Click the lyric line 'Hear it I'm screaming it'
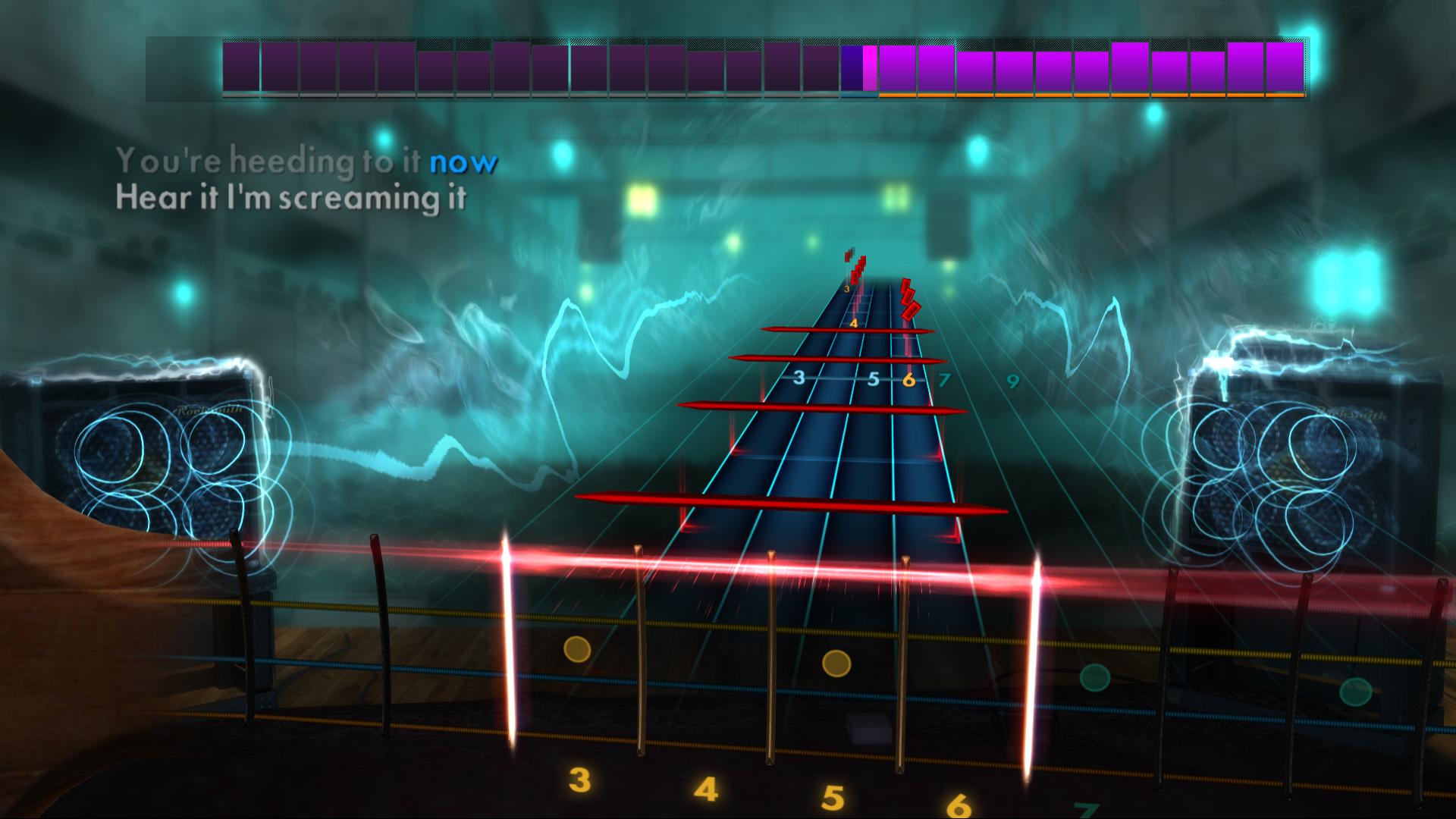The image size is (1456, 819). click(x=292, y=197)
